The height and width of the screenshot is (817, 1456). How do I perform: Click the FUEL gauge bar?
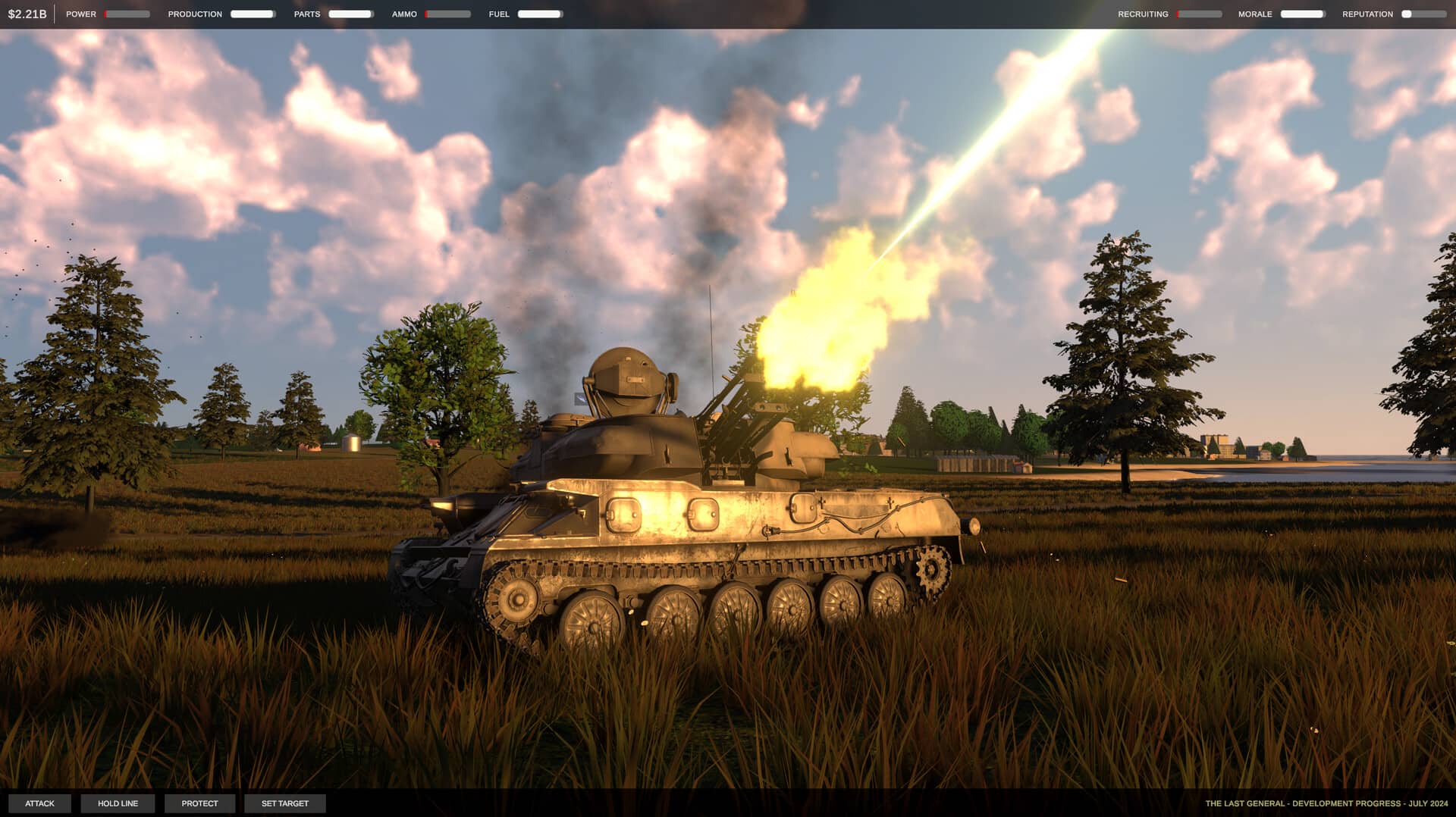[x=538, y=14]
